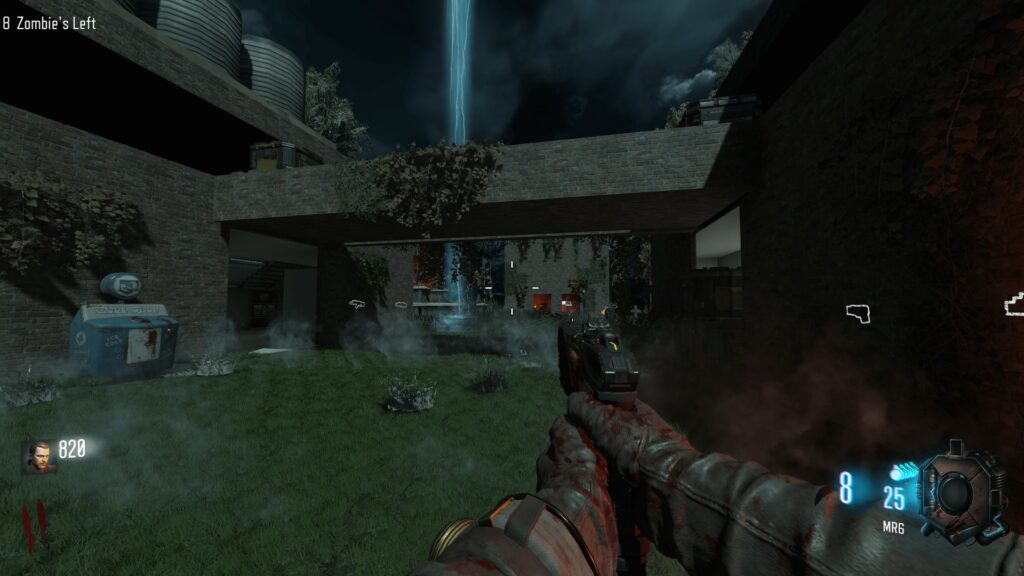Screen dimensions: 1024x576
Task: Click the player character portrait
Action: pos(36,455)
